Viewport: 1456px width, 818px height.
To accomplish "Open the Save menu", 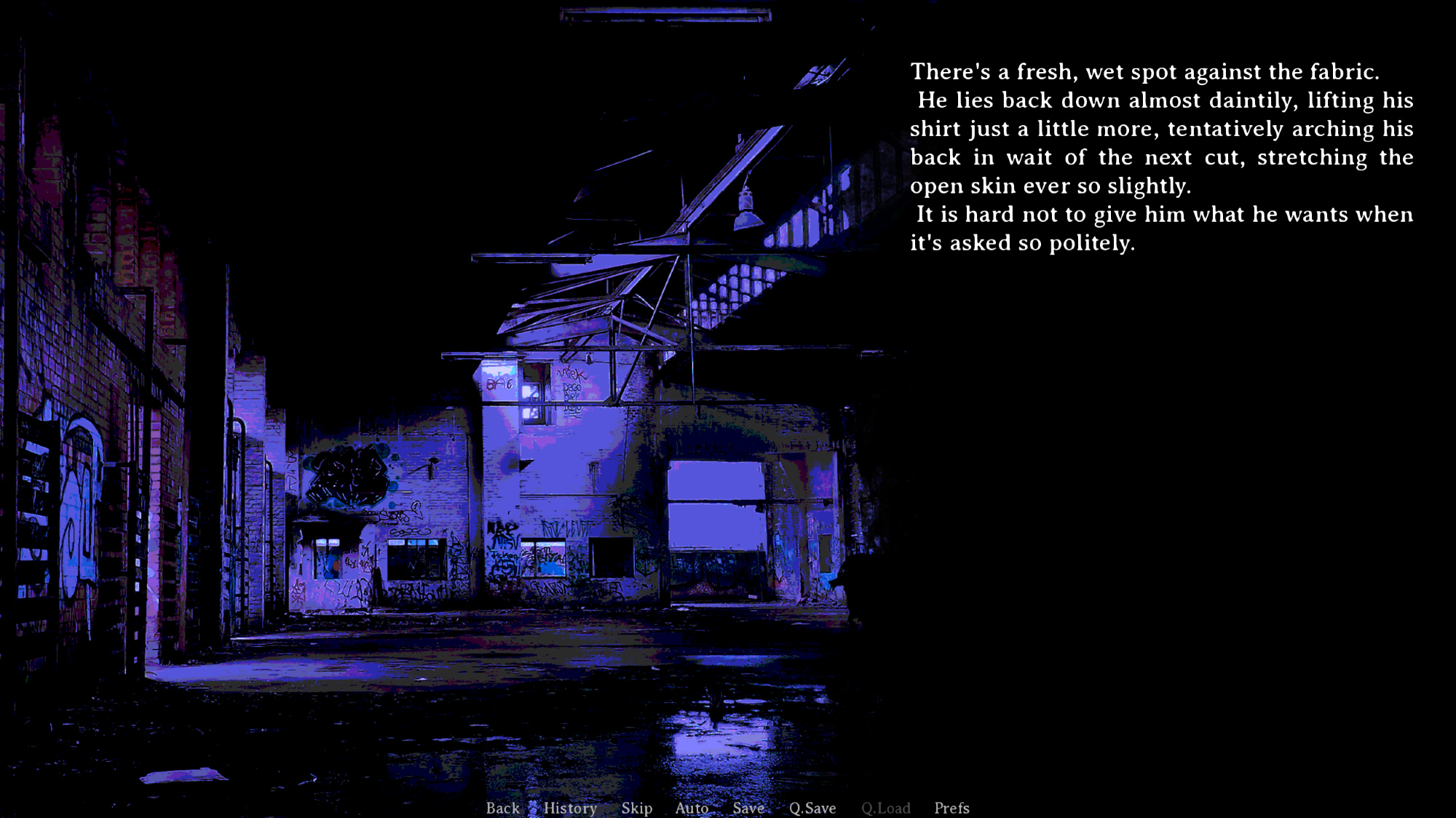I will [x=748, y=808].
